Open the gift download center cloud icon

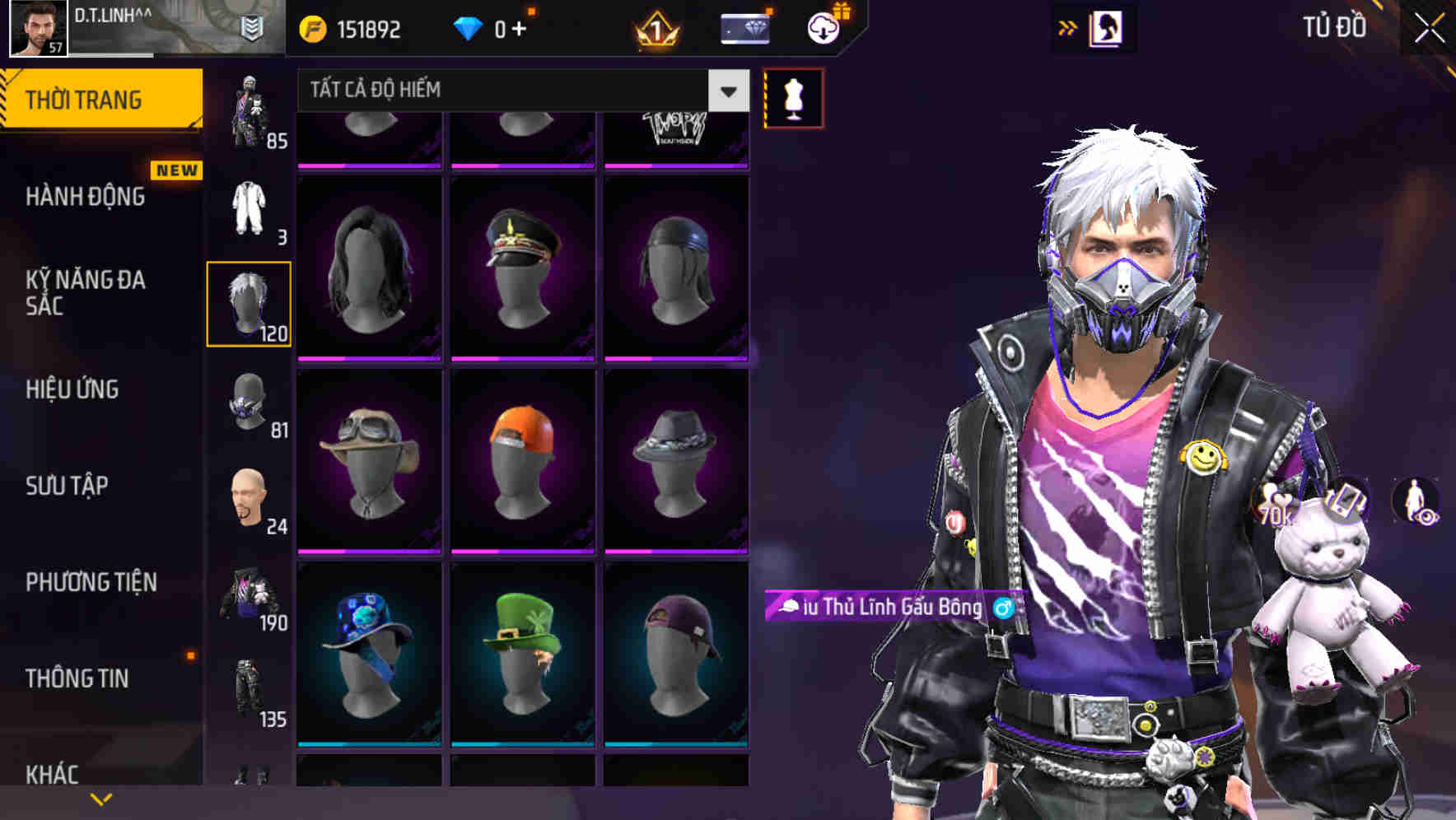point(823,30)
